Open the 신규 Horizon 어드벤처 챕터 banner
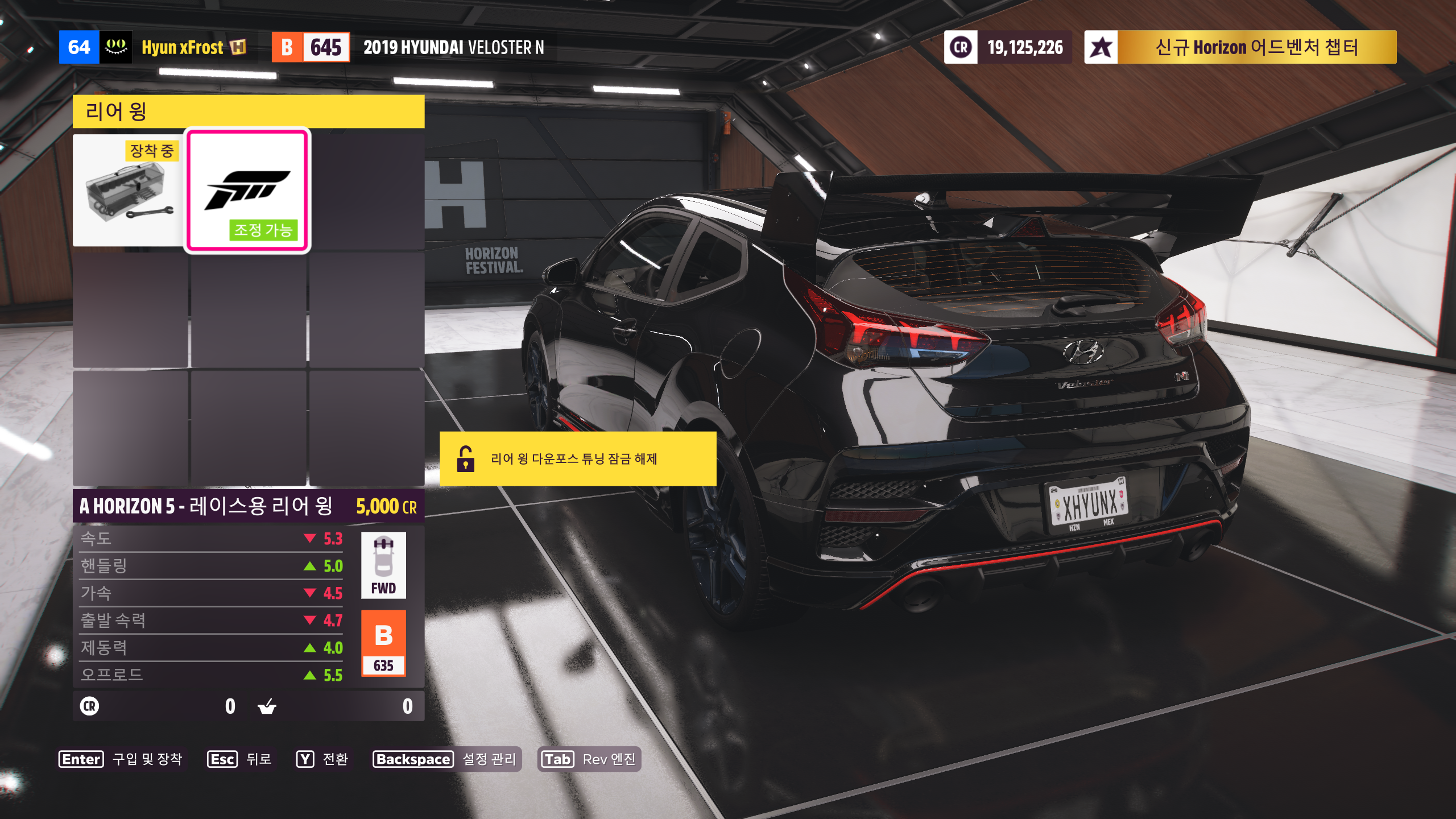This screenshot has width=1456, height=819. click(x=1240, y=47)
